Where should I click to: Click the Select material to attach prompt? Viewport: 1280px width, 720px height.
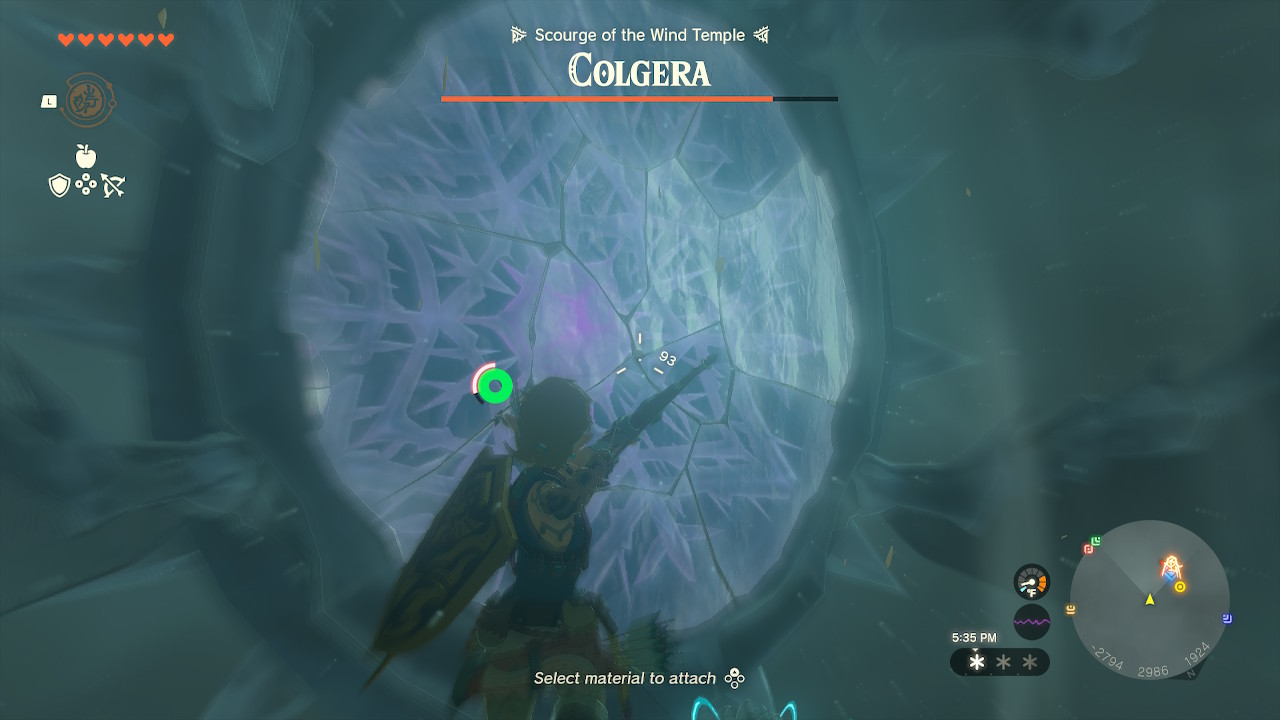[x=623, y=678]
